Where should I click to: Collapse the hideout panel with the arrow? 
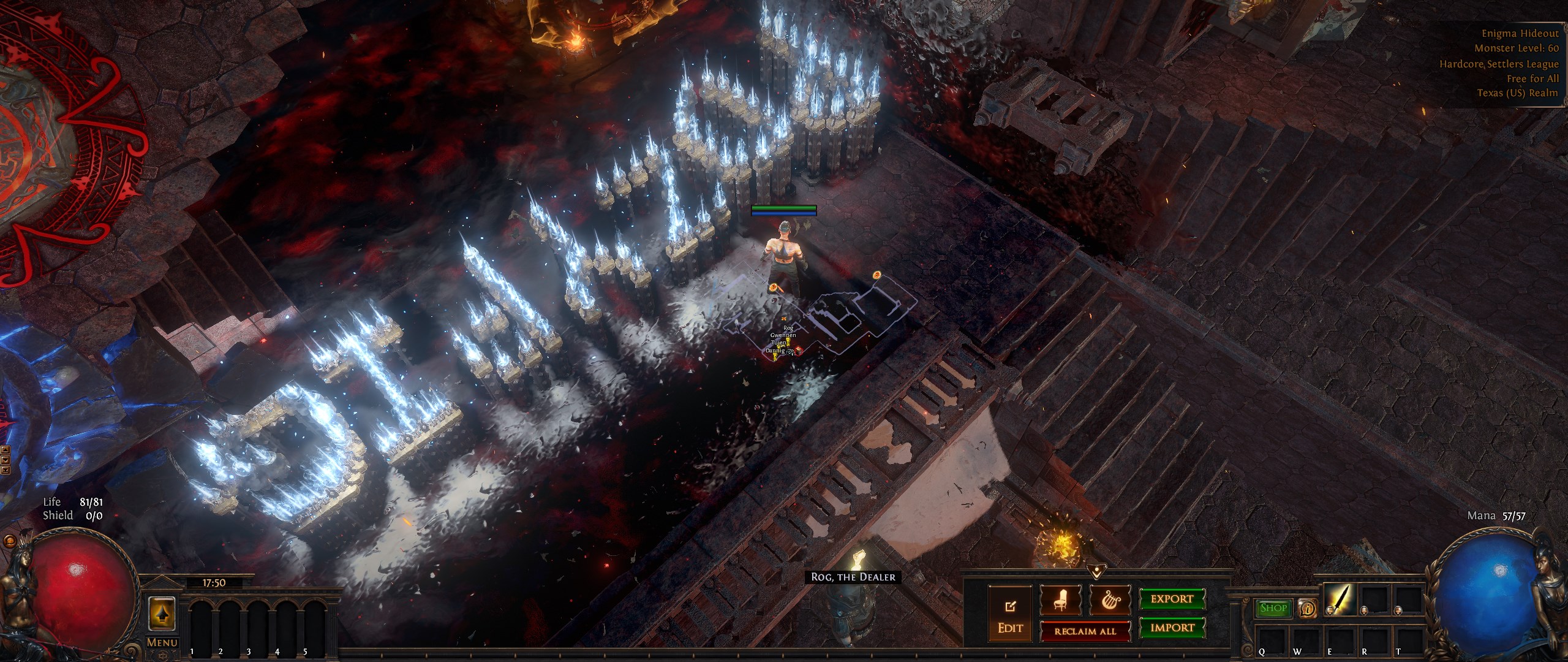point(1095,571)
